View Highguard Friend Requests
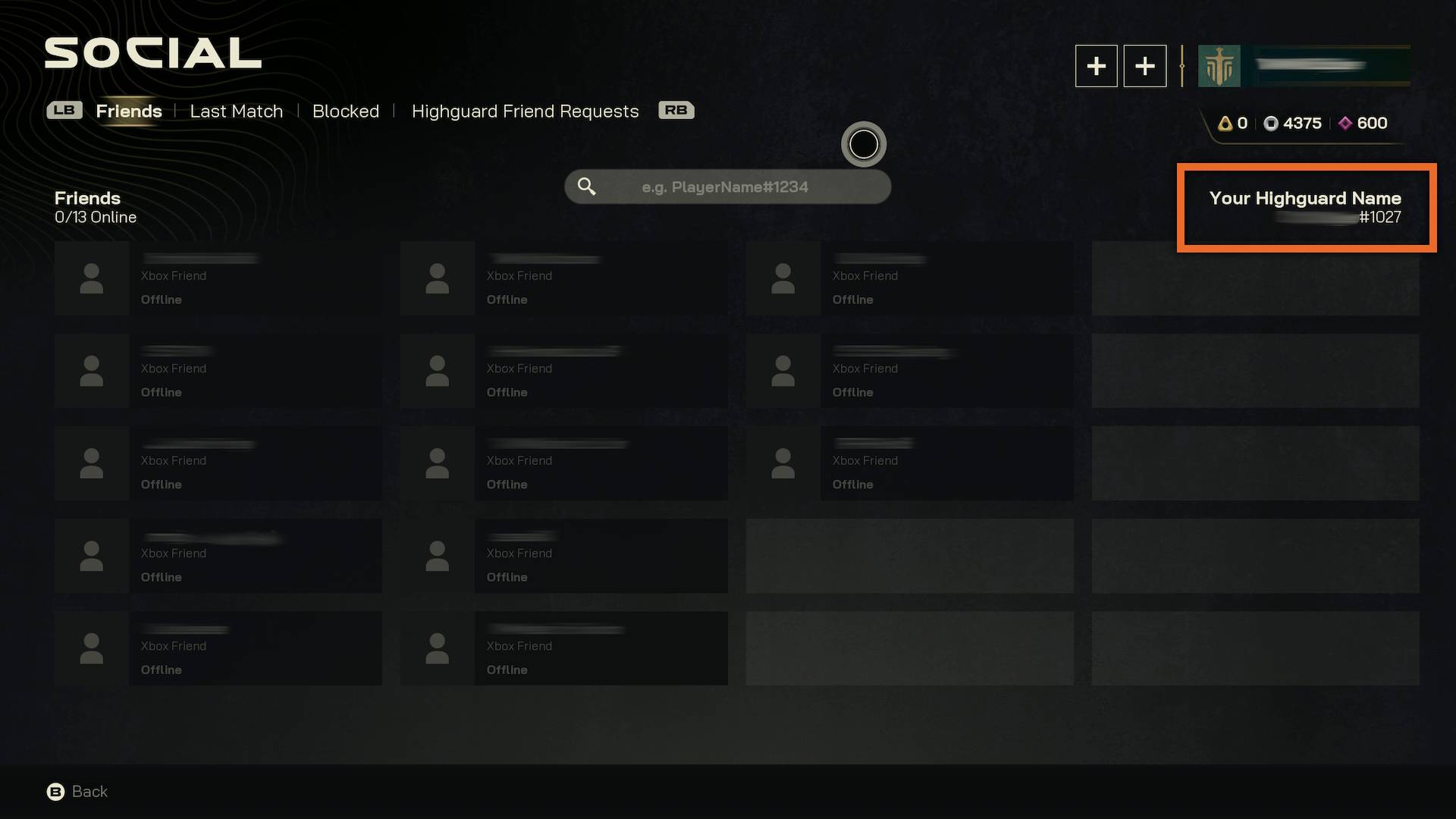Viewport: 1456px width, 819px height. 526,111
